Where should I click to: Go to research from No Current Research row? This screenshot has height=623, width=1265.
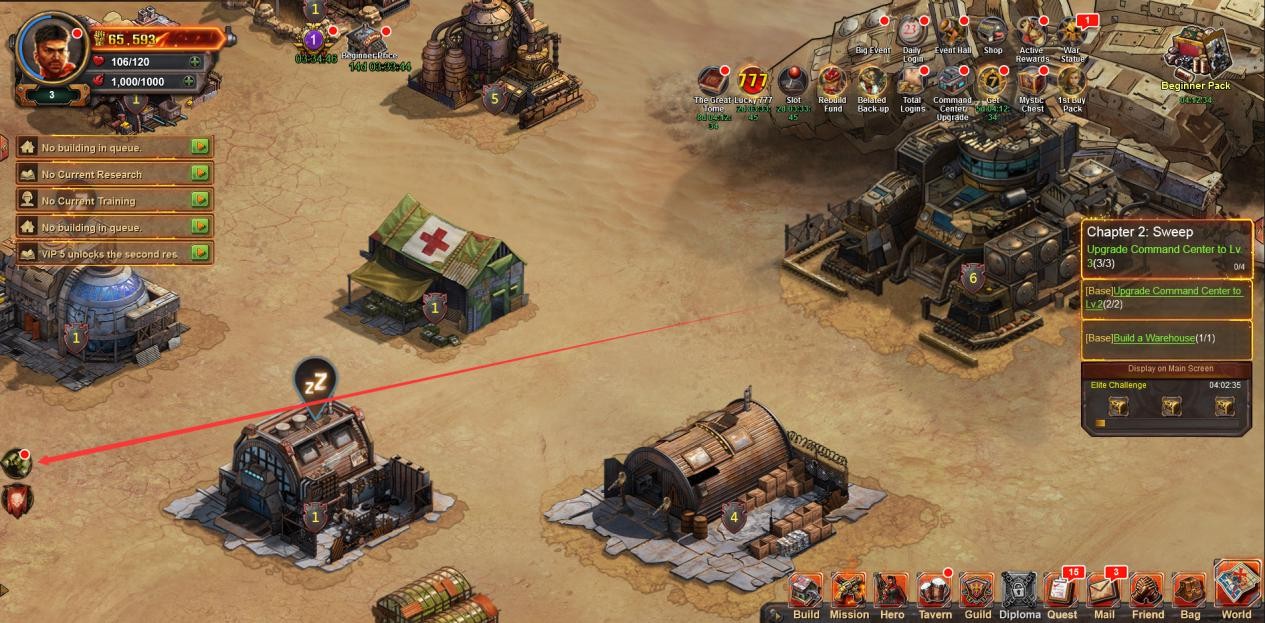[201, 173]
